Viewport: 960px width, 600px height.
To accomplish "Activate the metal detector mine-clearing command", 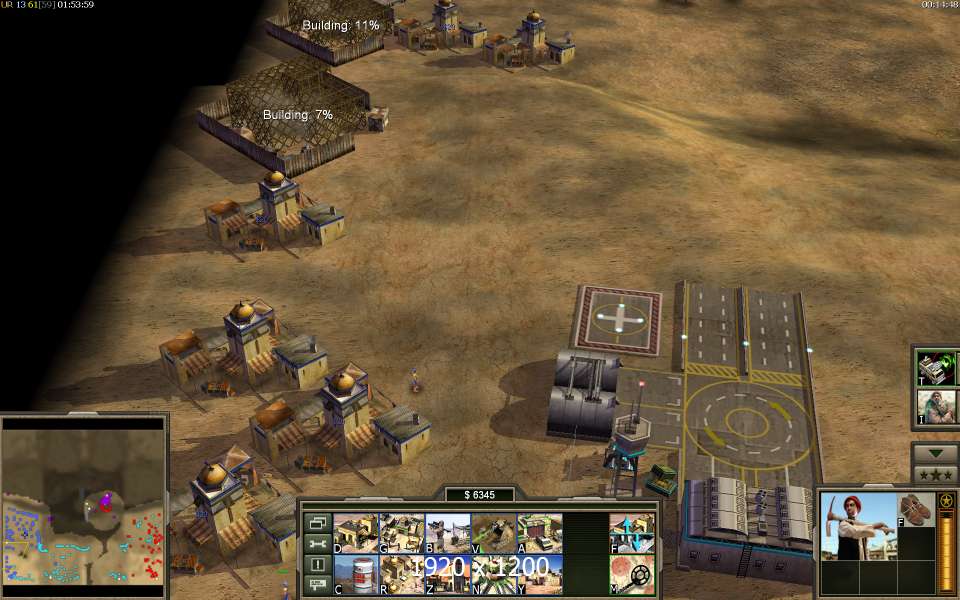I will (632, 574).
